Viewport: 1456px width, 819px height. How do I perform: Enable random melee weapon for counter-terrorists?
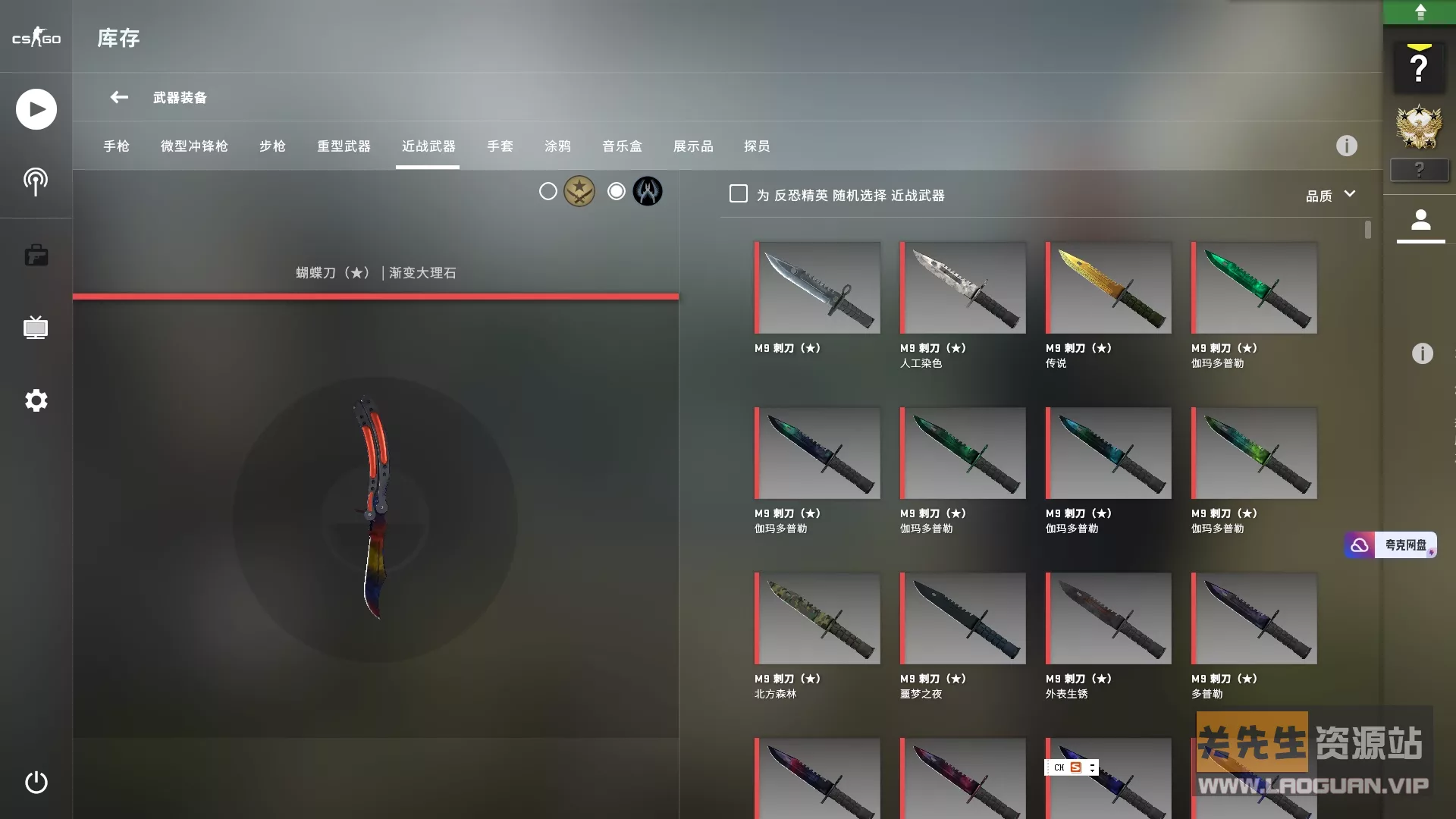738,193
